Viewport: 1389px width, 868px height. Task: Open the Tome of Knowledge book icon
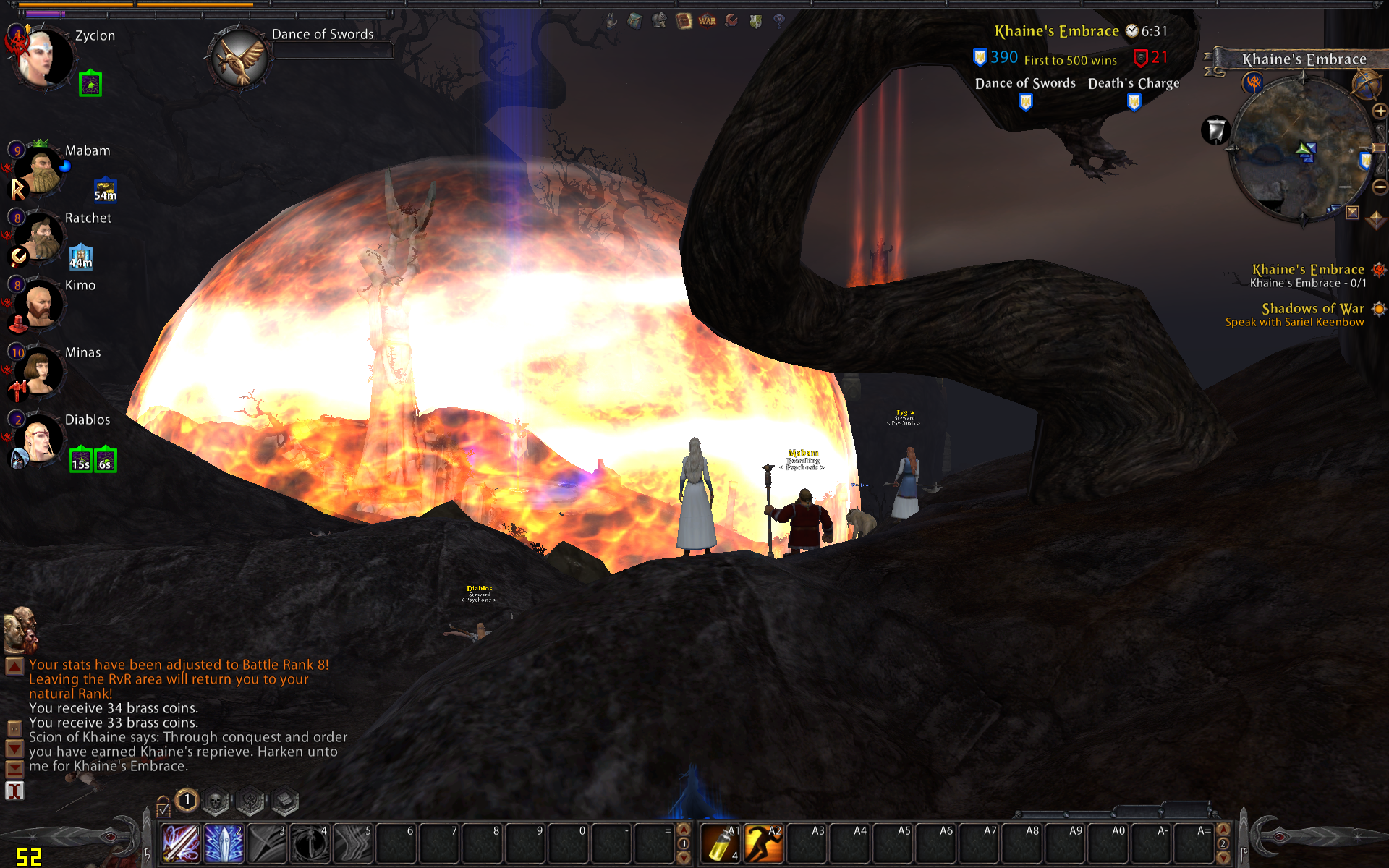684,21
